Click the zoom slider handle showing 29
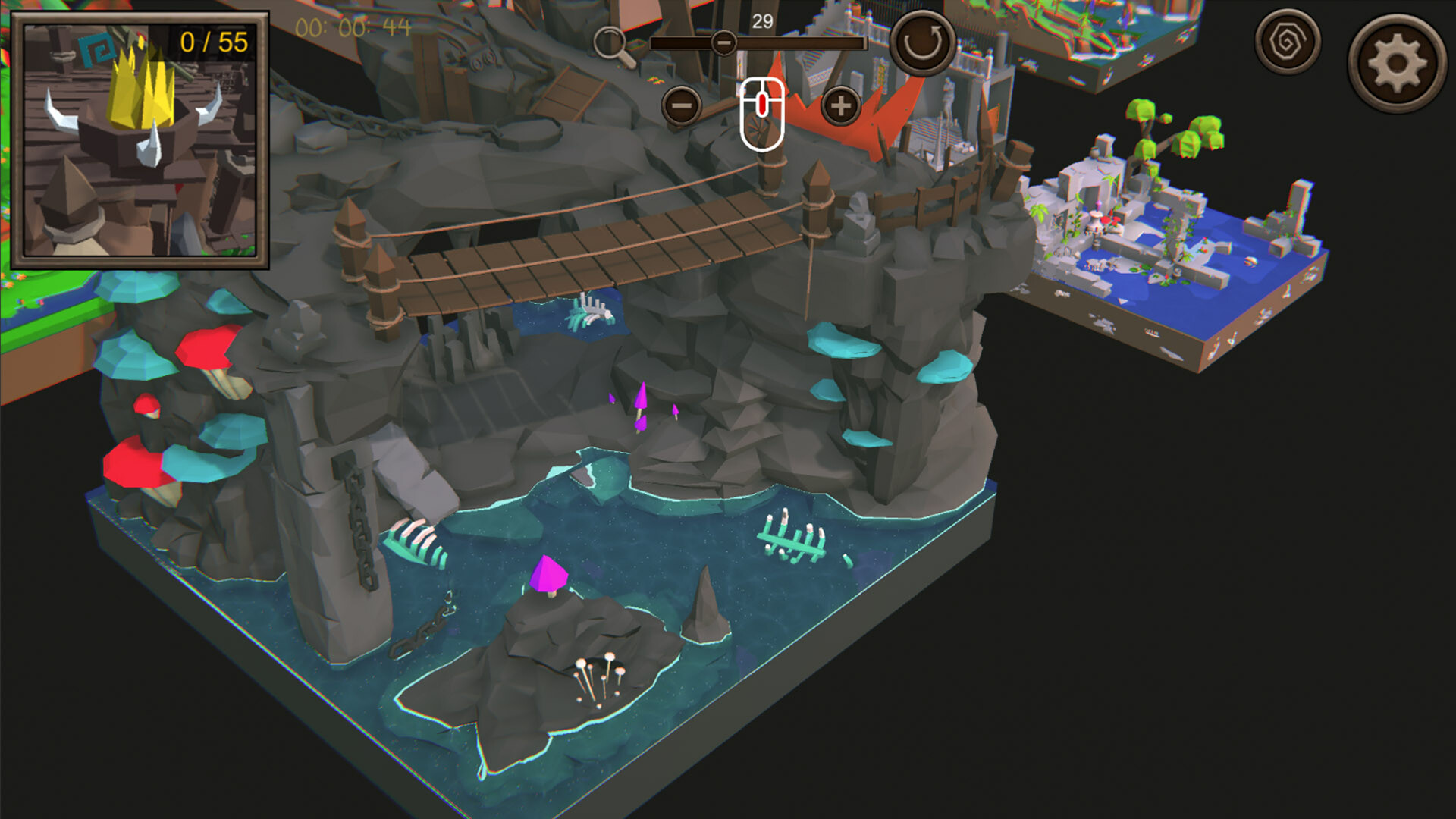 (x=723, y=43)
